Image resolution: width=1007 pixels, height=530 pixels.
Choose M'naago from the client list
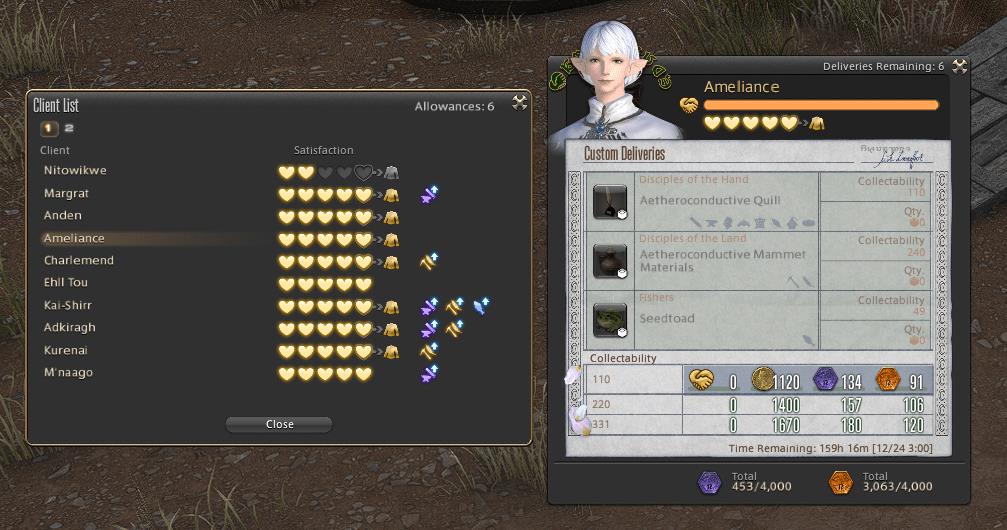pos(68,373)
